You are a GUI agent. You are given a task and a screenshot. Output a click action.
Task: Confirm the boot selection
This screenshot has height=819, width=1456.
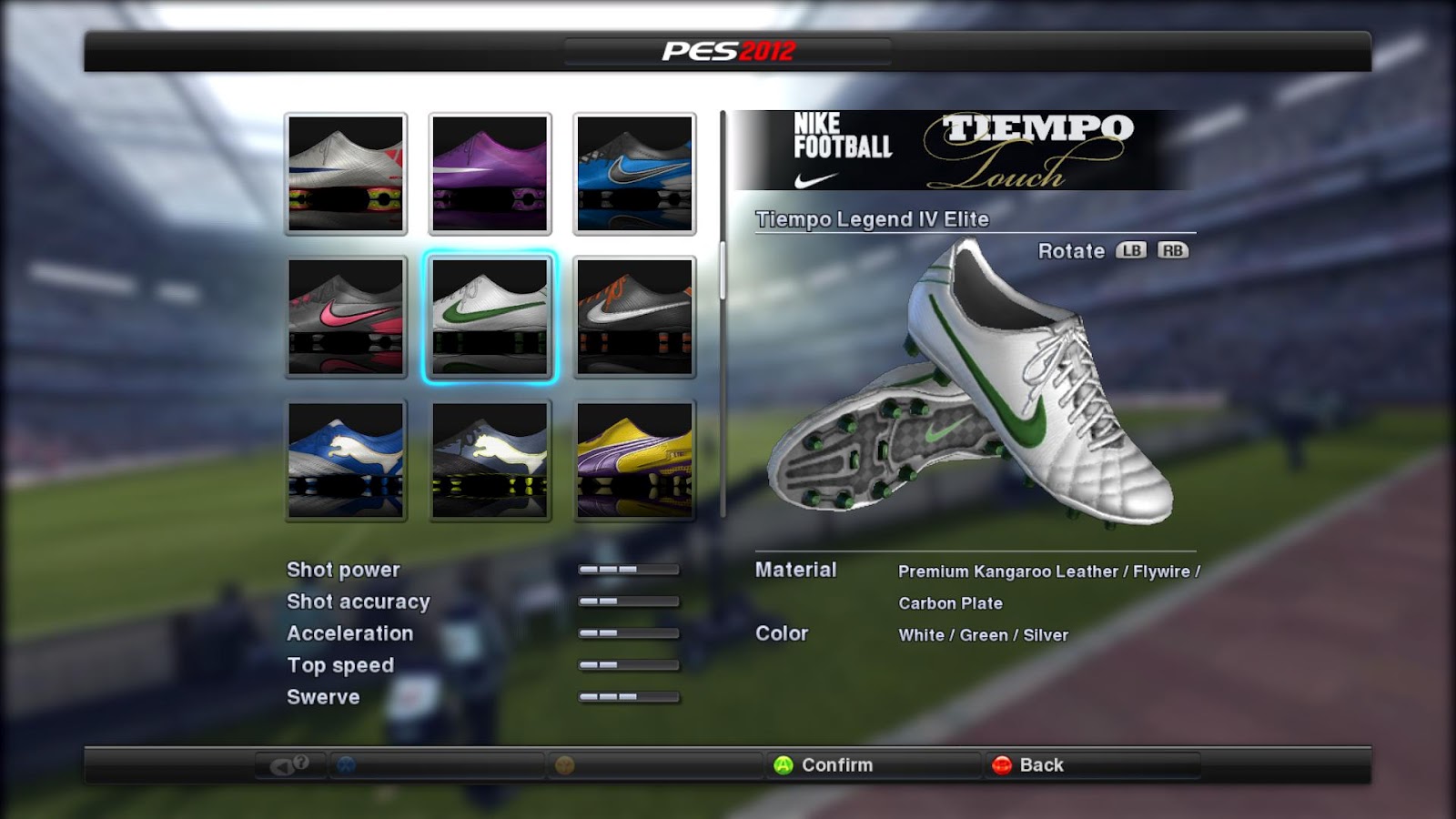click(x=824, y=765)
